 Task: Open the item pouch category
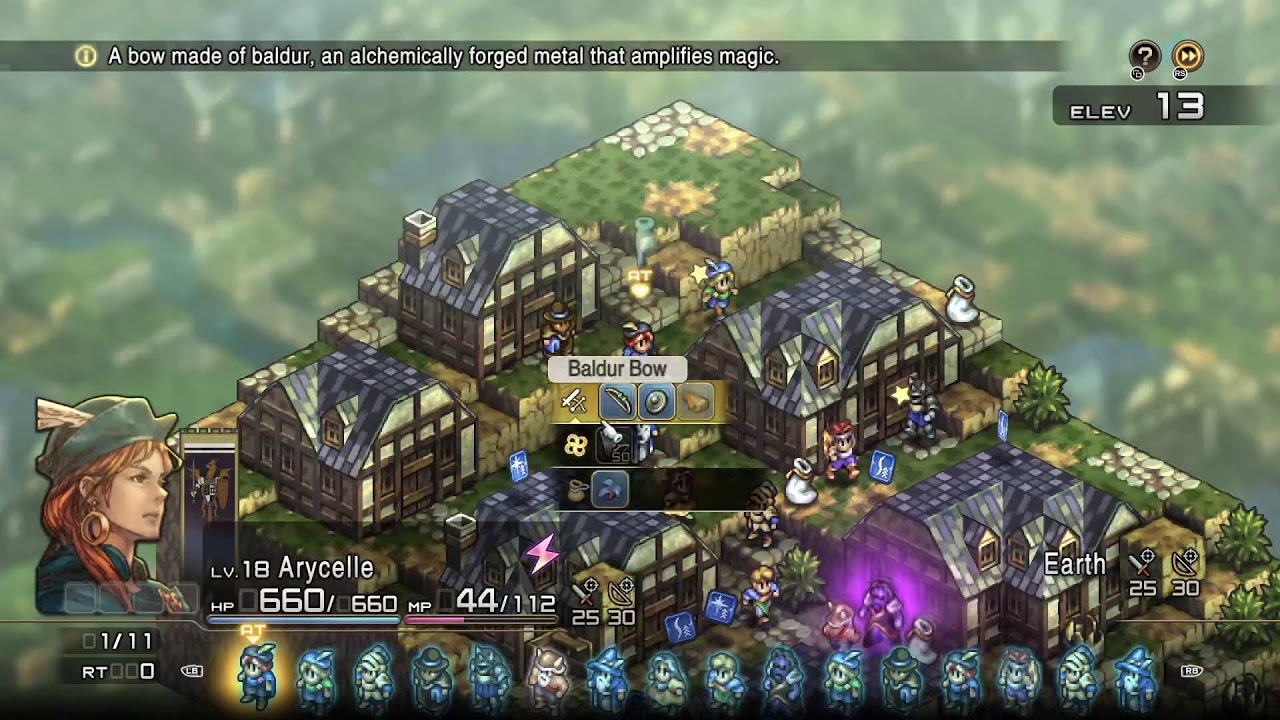pyautogui.click(x=575, y=489)
